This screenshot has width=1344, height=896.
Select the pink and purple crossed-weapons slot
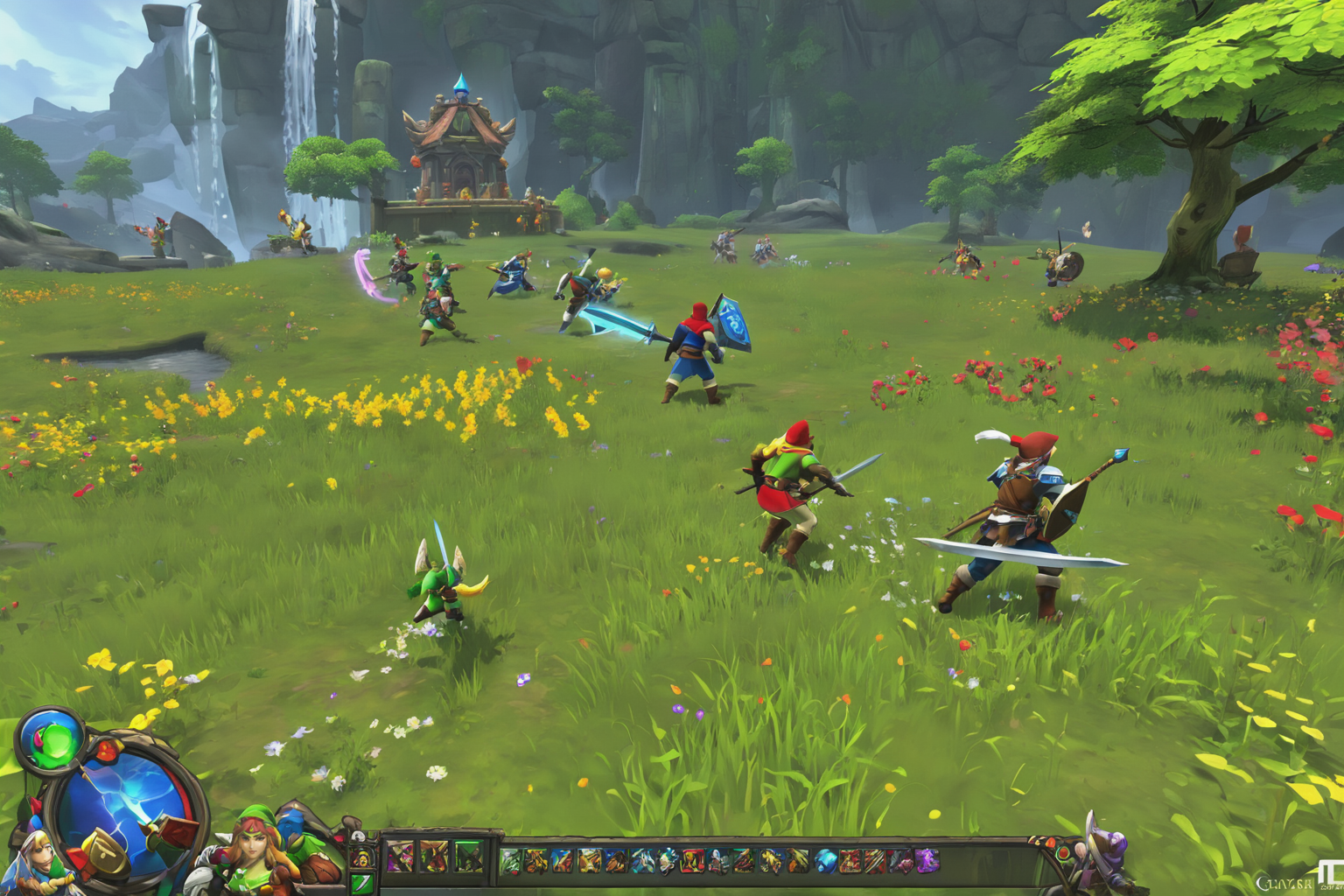point(399,857)
